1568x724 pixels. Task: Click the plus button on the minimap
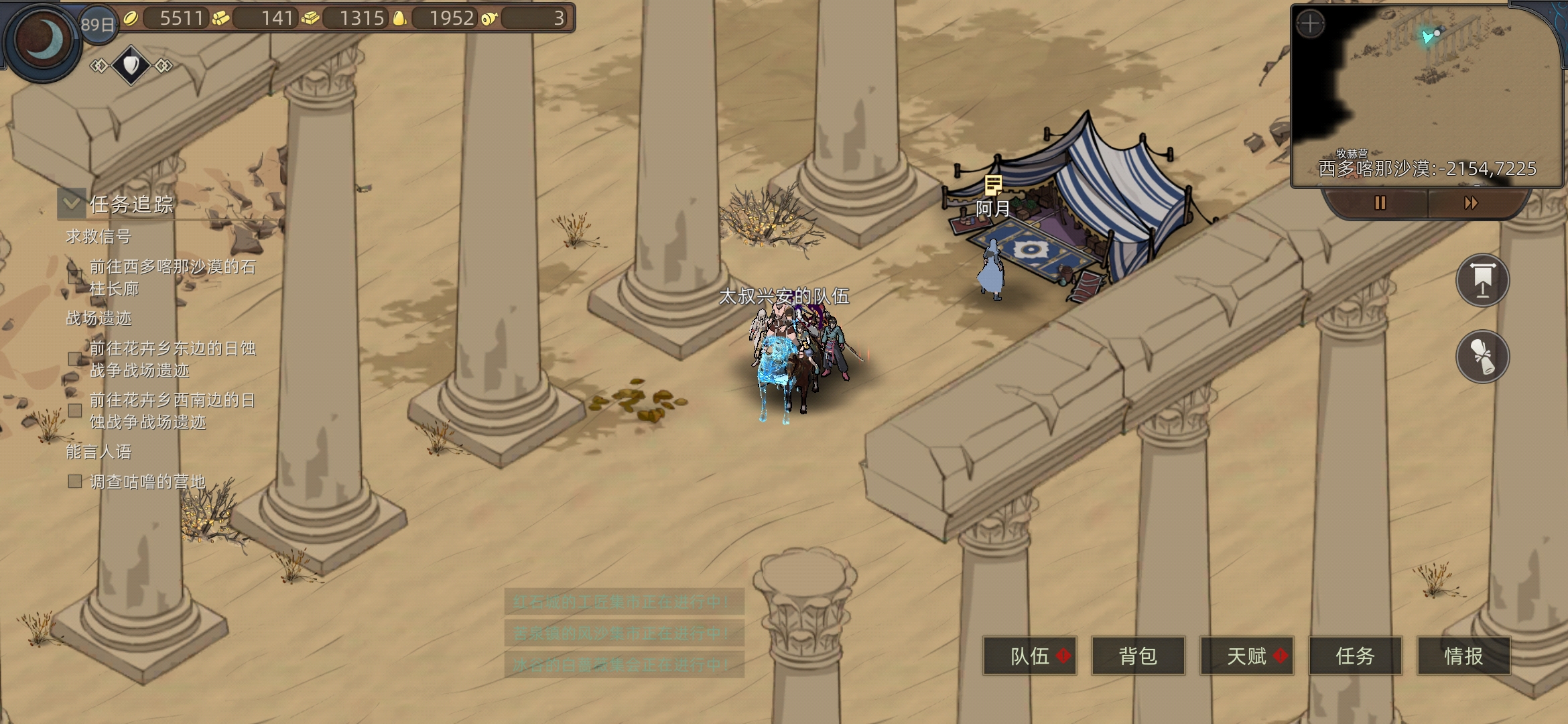coord(1310,25)
